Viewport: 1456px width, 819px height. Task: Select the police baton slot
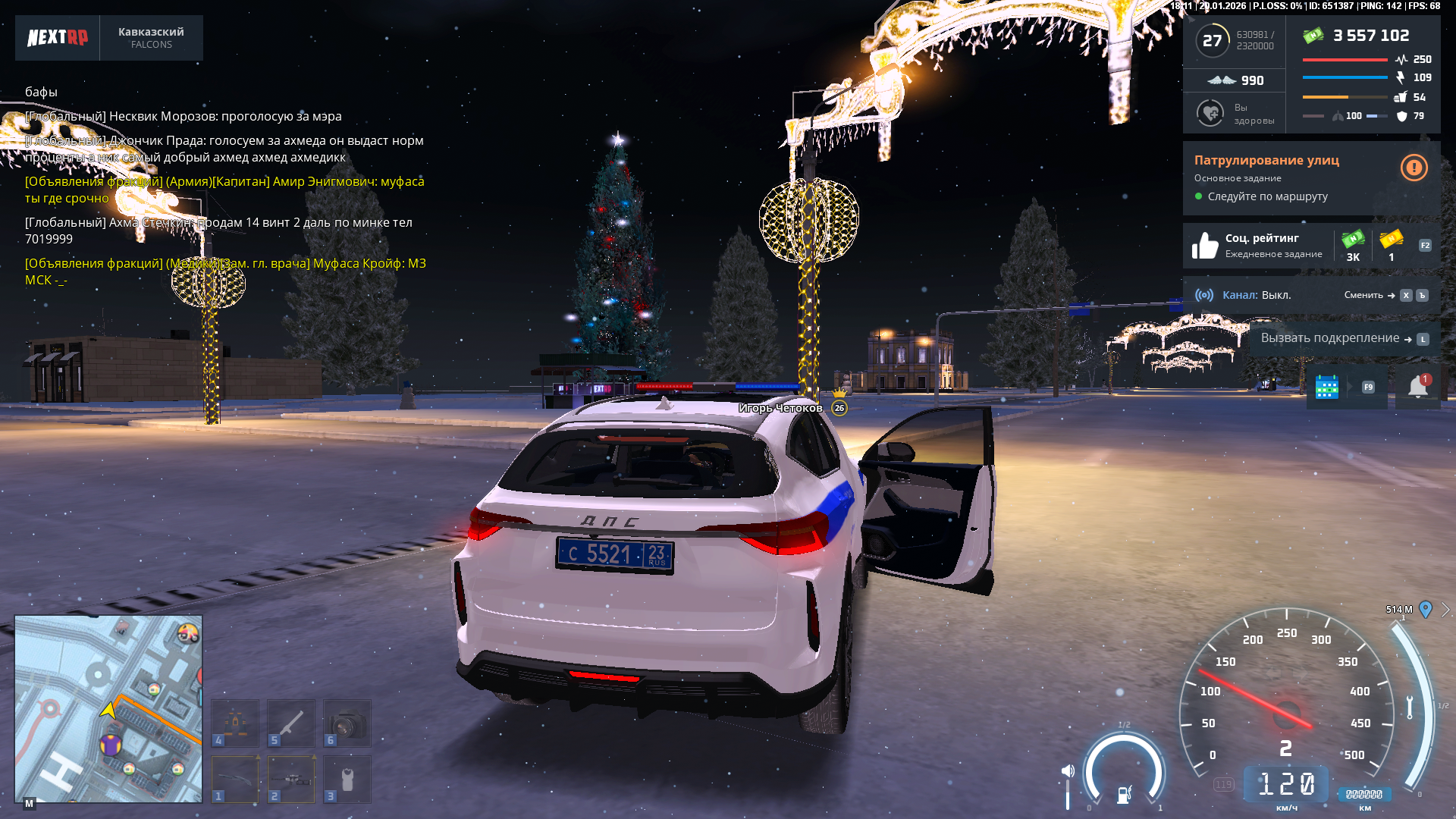point(291,723)
